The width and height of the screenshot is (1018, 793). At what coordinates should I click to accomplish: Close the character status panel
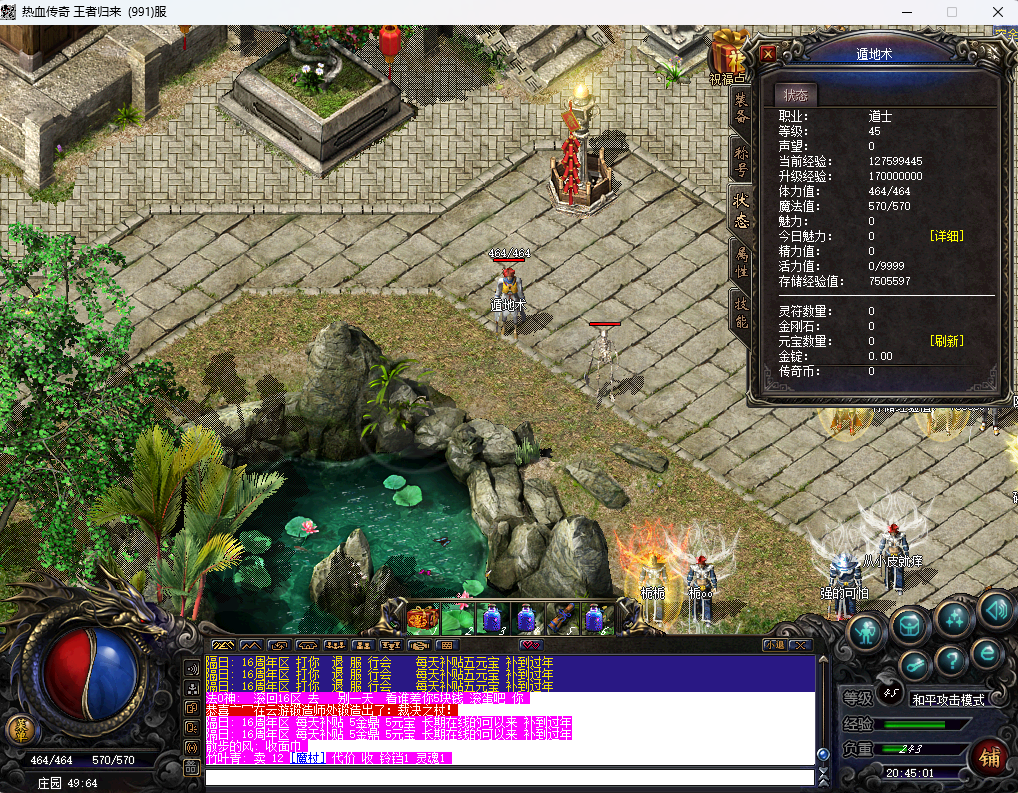tap(768, 53)
